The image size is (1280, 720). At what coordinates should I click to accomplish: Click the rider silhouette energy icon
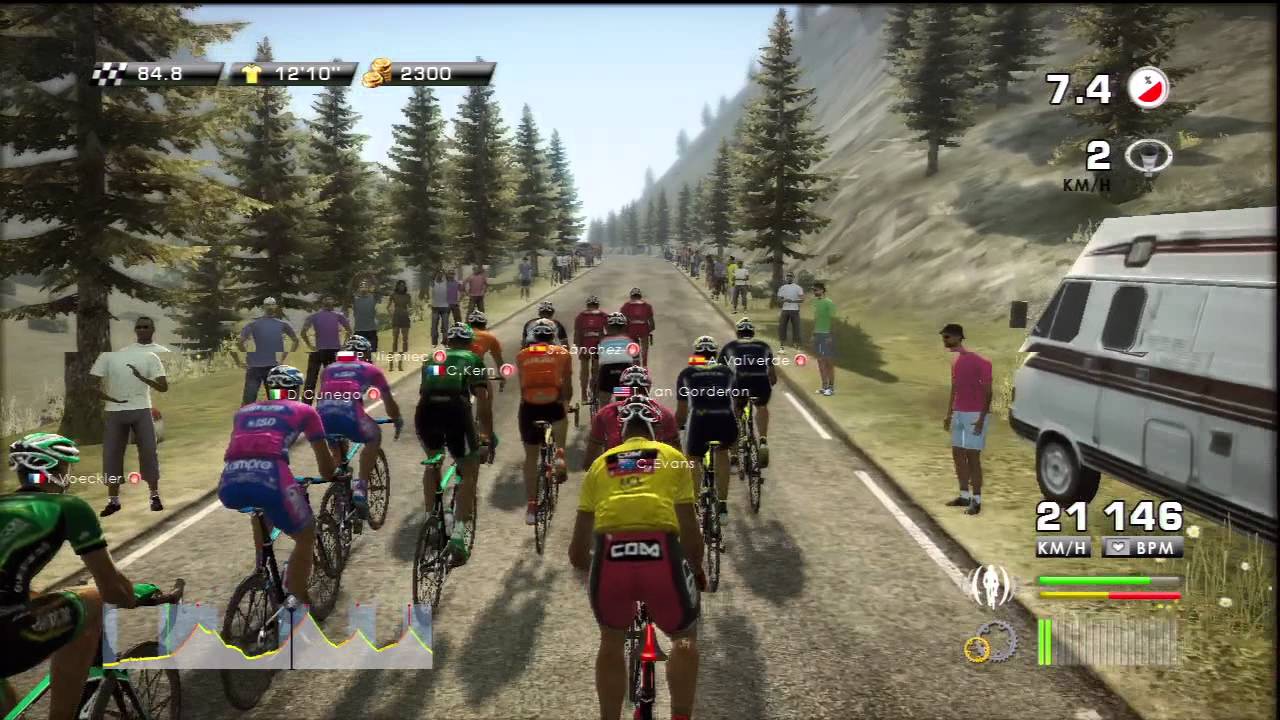tap(990, 586)
